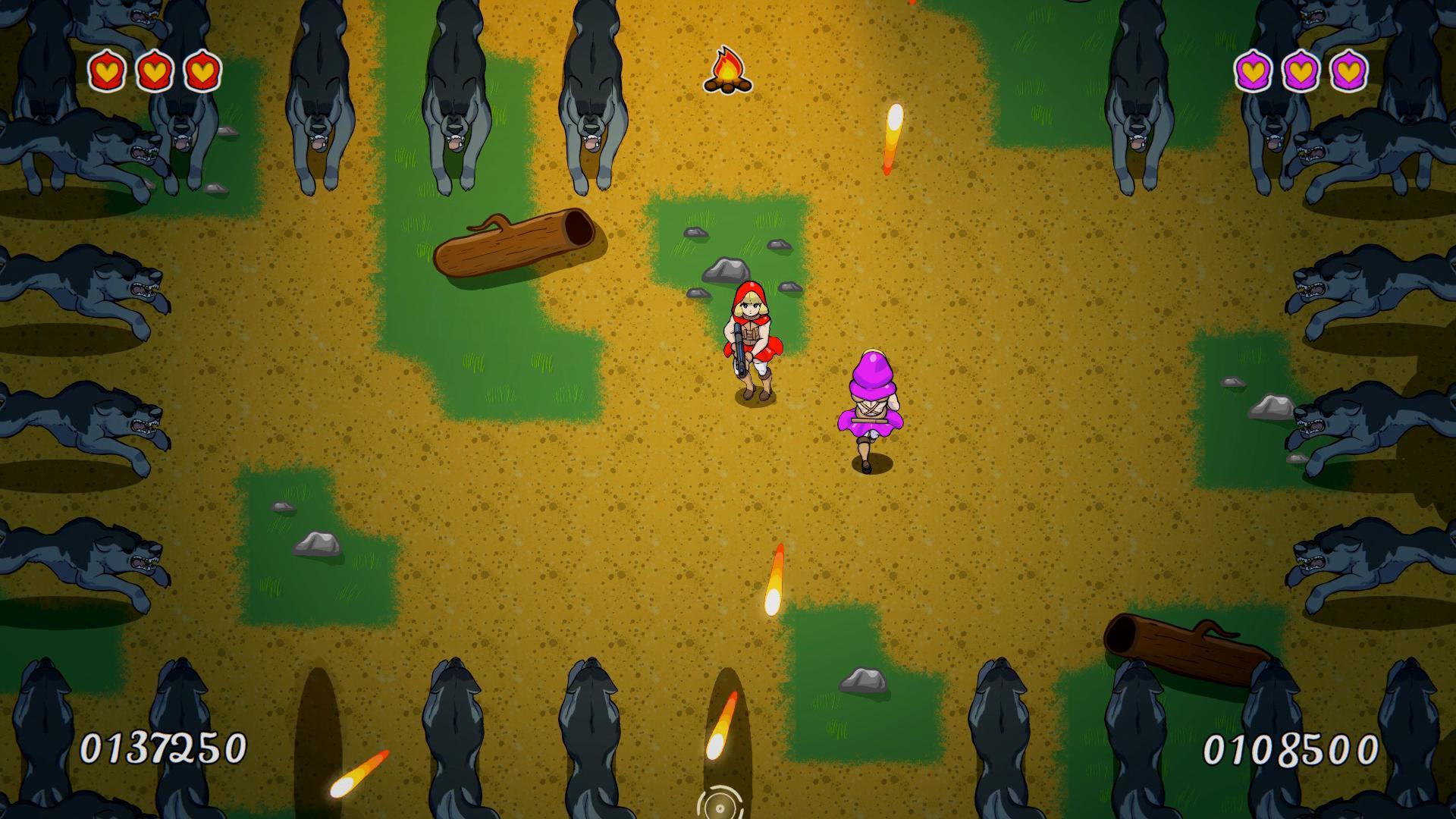This screenshot has width=1456, height=819.
Task: Click the last purple heart shield icon
Action: point(1350,72)
